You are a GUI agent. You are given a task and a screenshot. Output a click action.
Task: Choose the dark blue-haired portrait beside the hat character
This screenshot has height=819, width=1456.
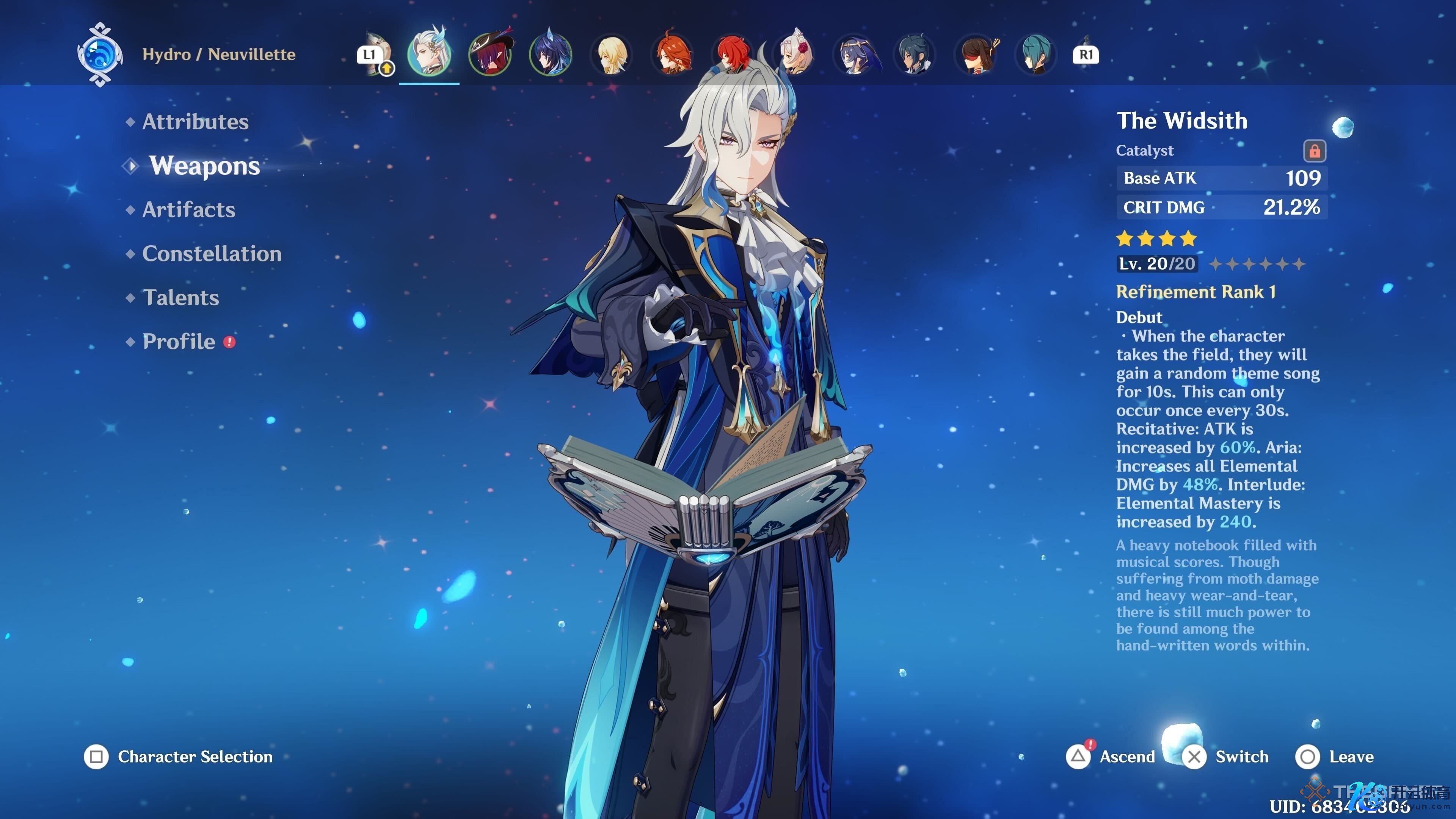point(551,55)
